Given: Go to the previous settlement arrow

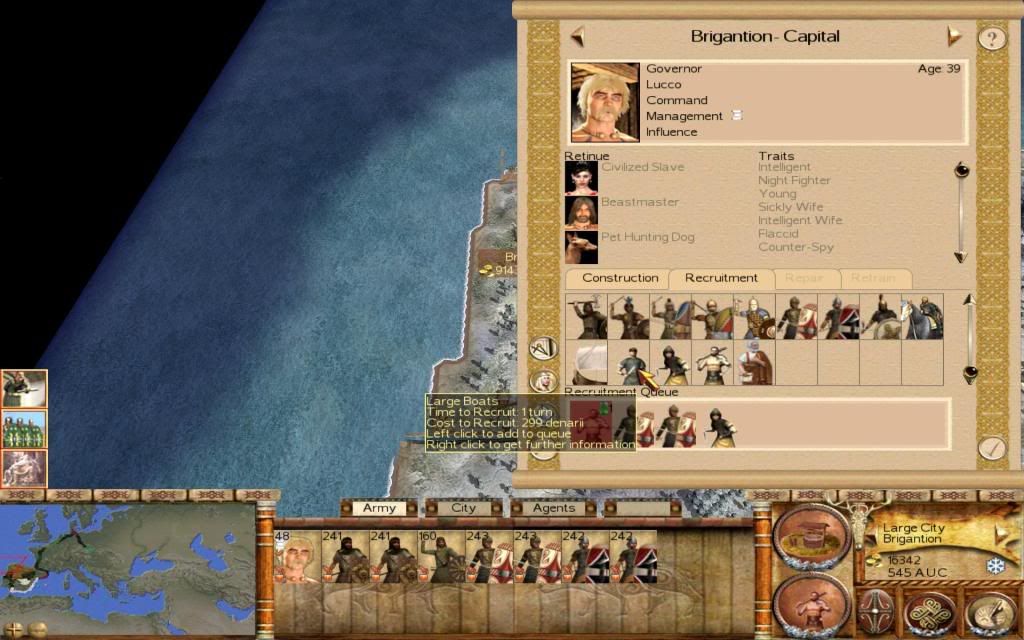Looking at the screenshot, I should point(577,37).
